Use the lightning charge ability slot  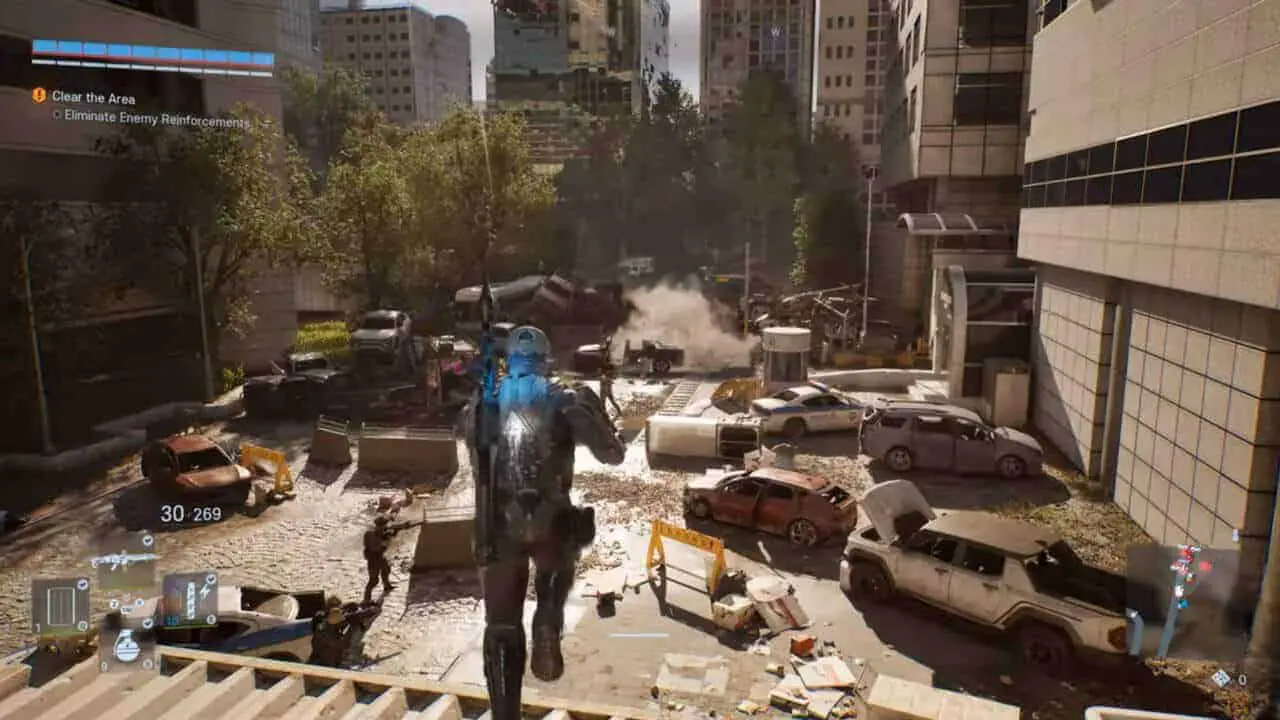tap(190, 599)
